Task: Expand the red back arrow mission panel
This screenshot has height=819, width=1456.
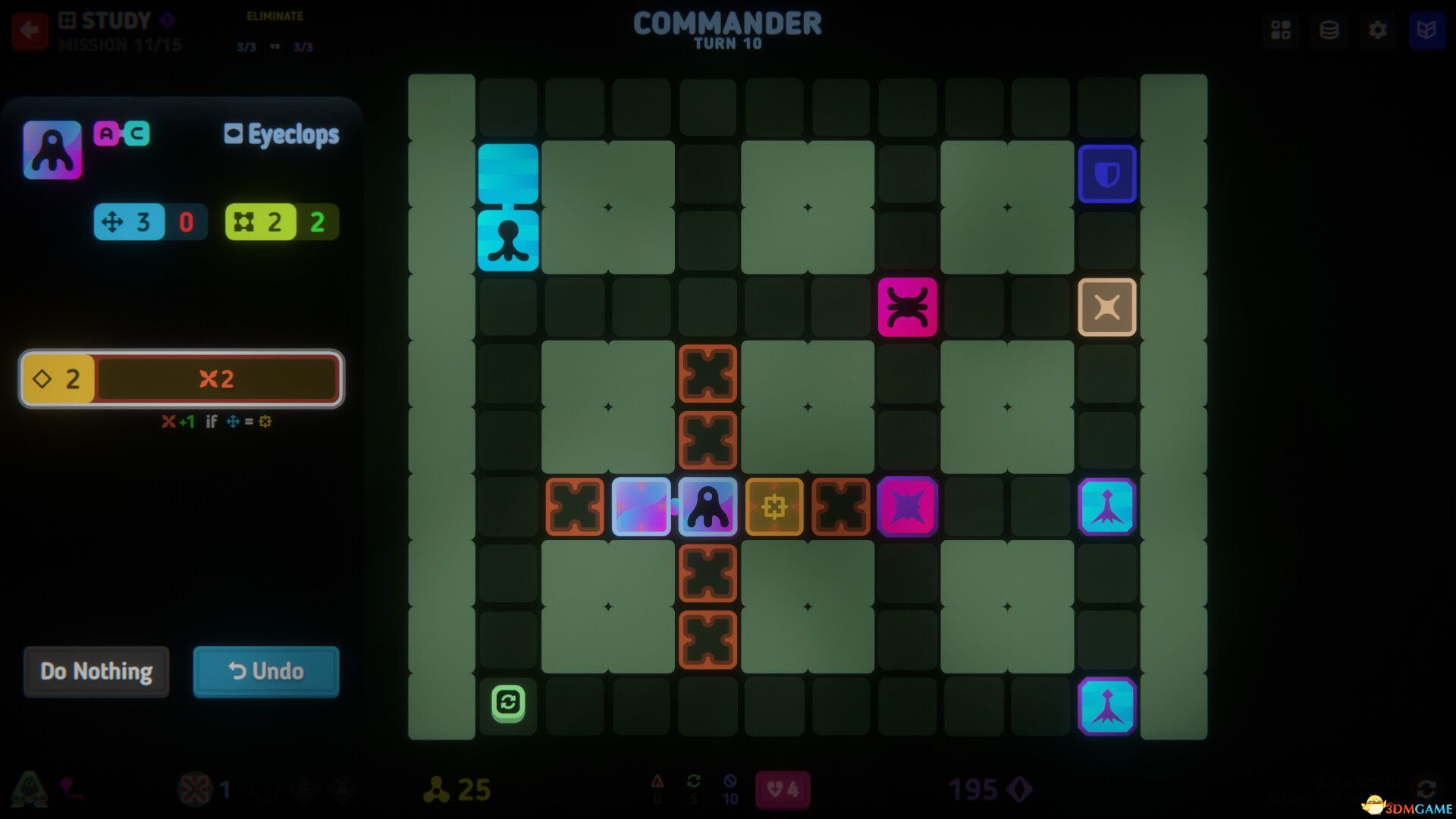Action: [x=29, y=31]
